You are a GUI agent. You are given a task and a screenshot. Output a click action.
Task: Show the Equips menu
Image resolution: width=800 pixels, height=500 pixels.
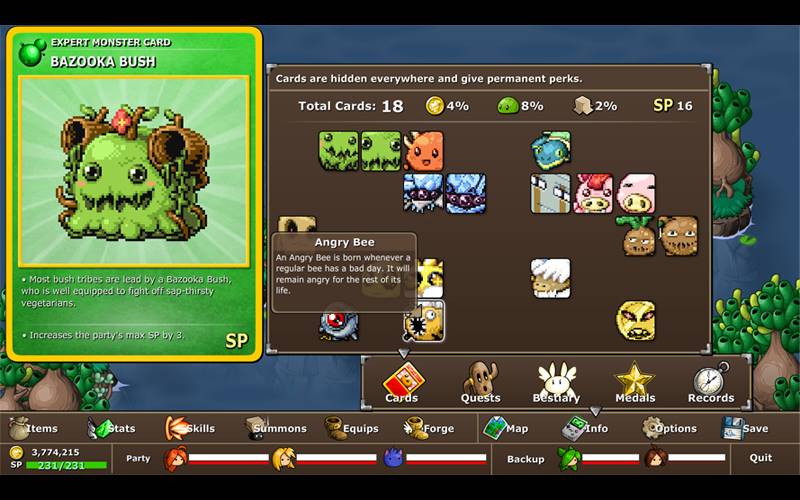click(x=351, y=428)
